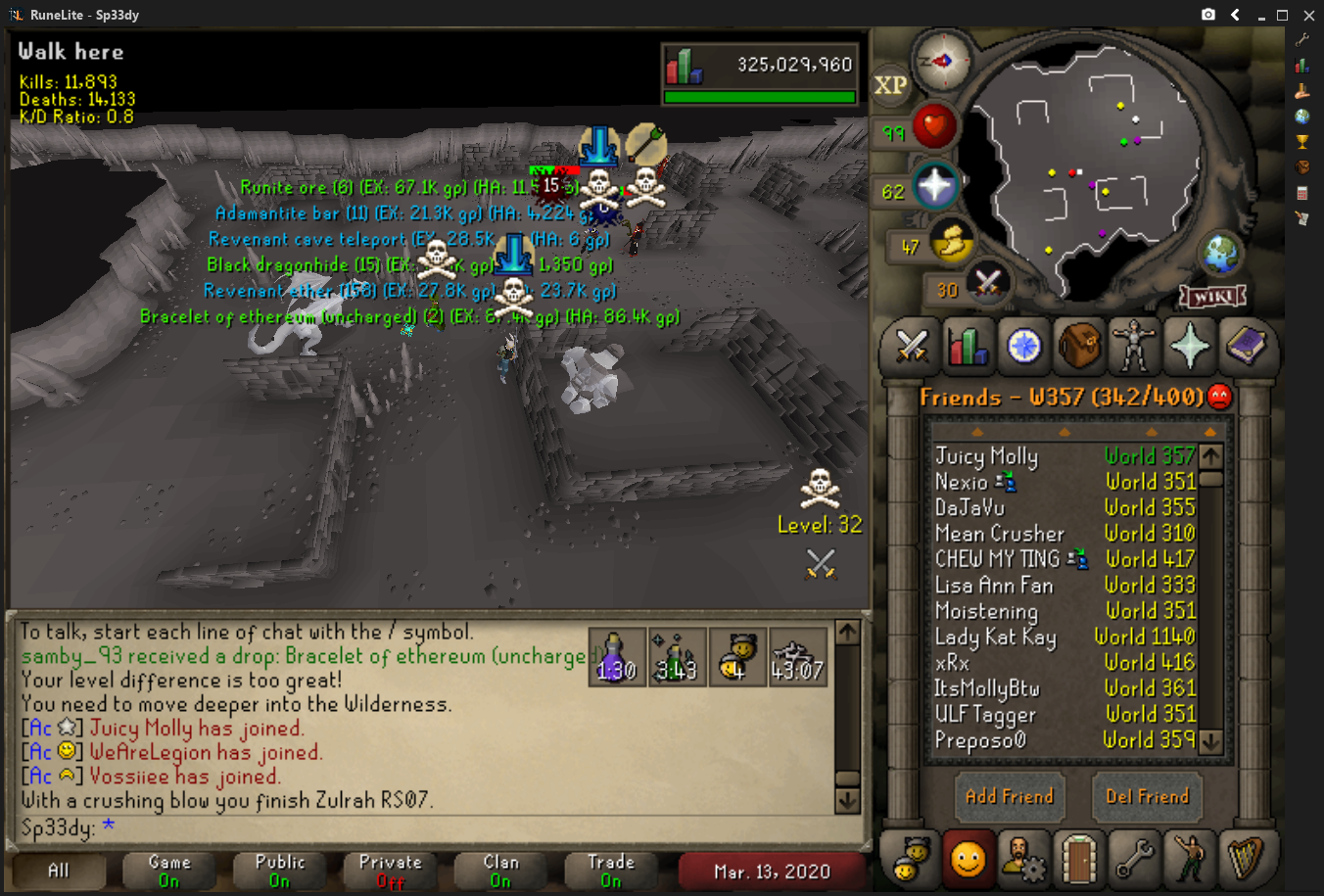Click the Add Friend button
The image size is (1324, 896).
[1010, 796]
